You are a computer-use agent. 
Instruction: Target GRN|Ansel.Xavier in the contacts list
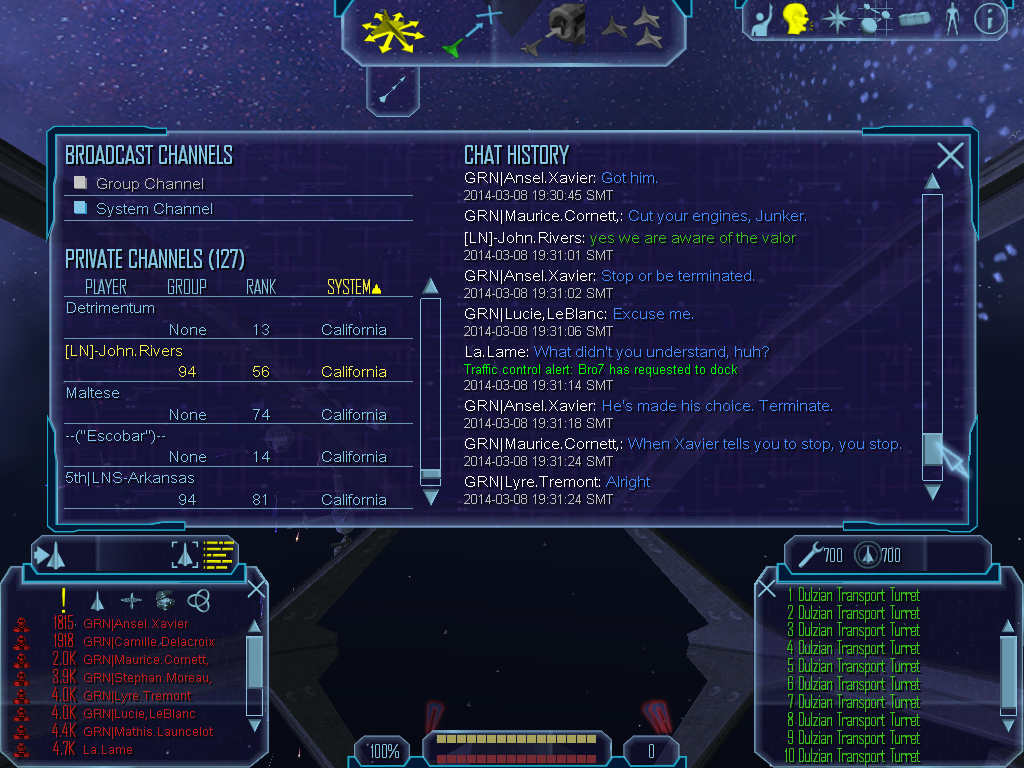pyautogui.click(x=135, y=624)
